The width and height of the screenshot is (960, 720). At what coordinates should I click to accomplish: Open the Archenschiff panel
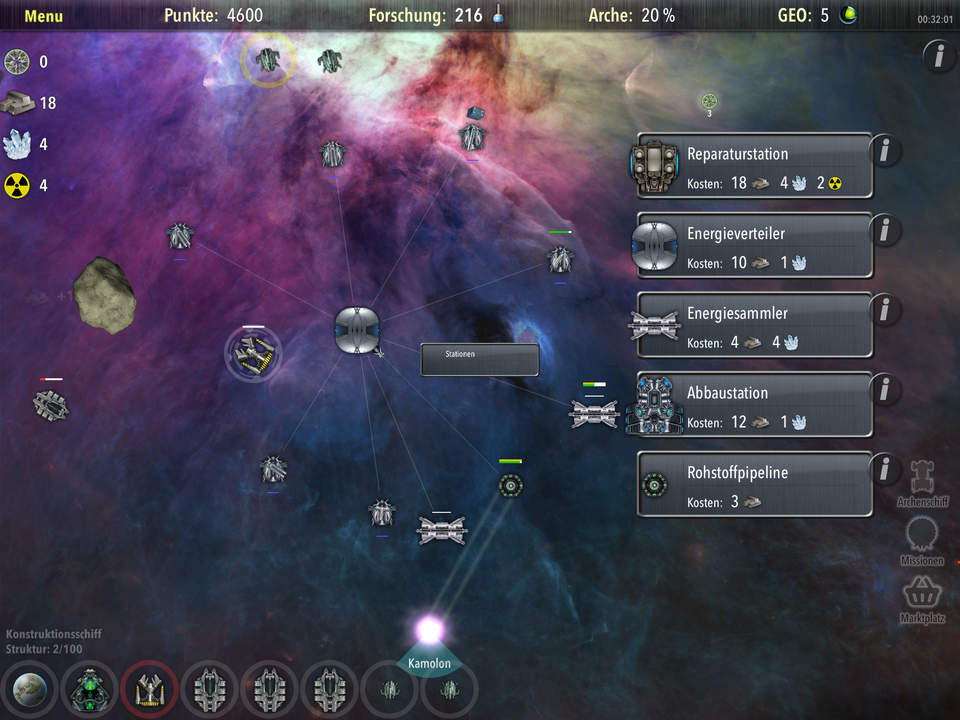pos(921,482)
